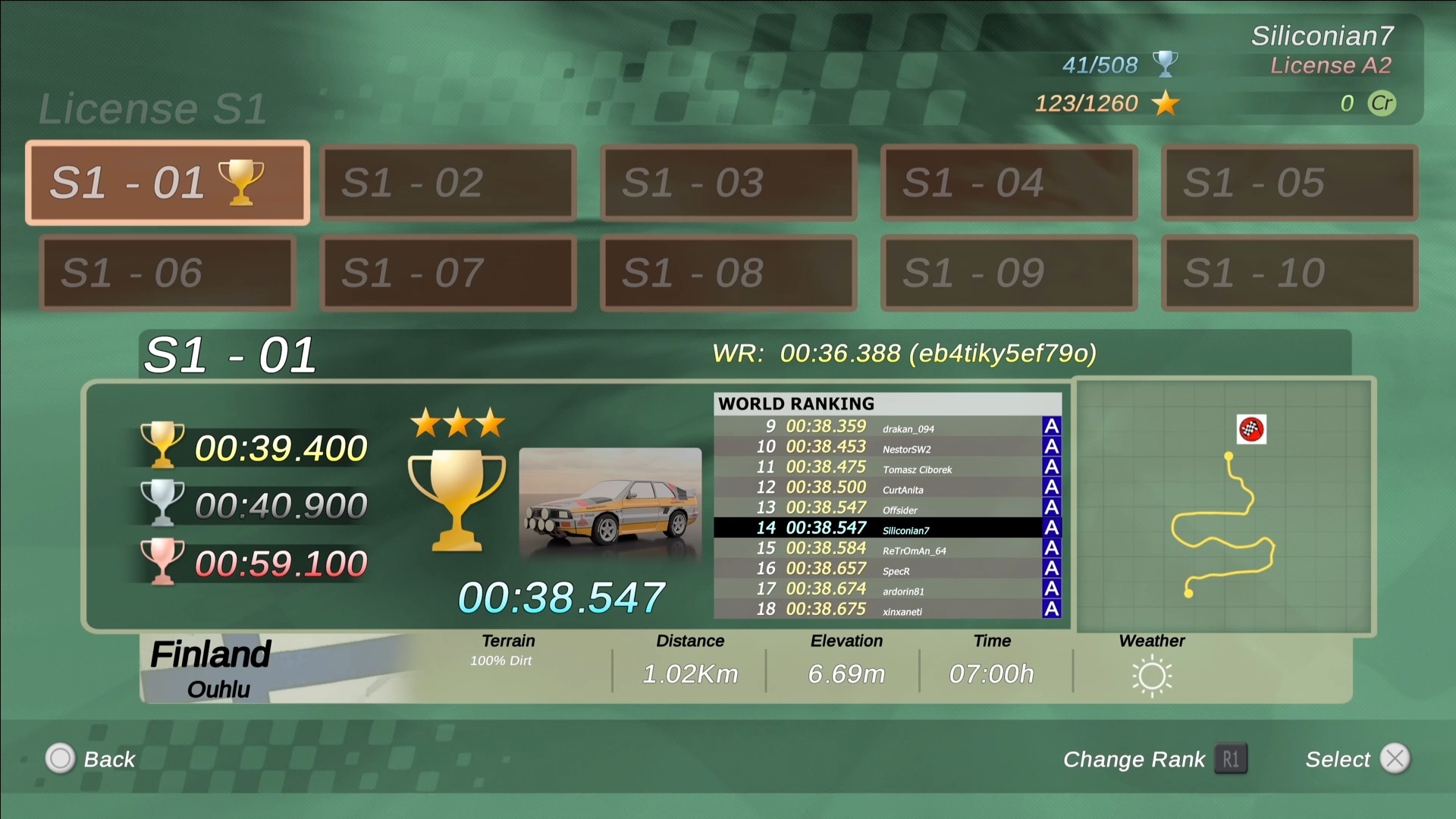1456x819 pixels.
Task: Select the S1 - 10 stage tile
Action: [1290, 273]
